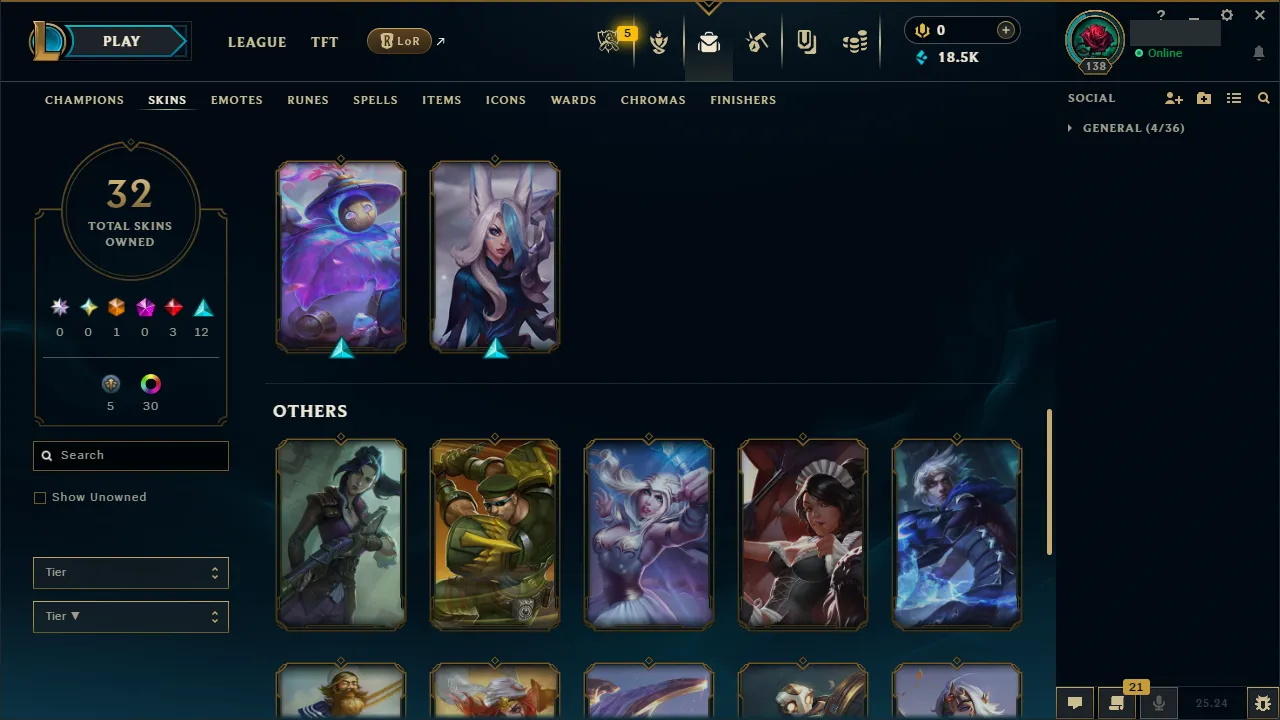Open the Store coins icon
The width and height of the screenshot is (1280, 720).
tap(855, 41)
